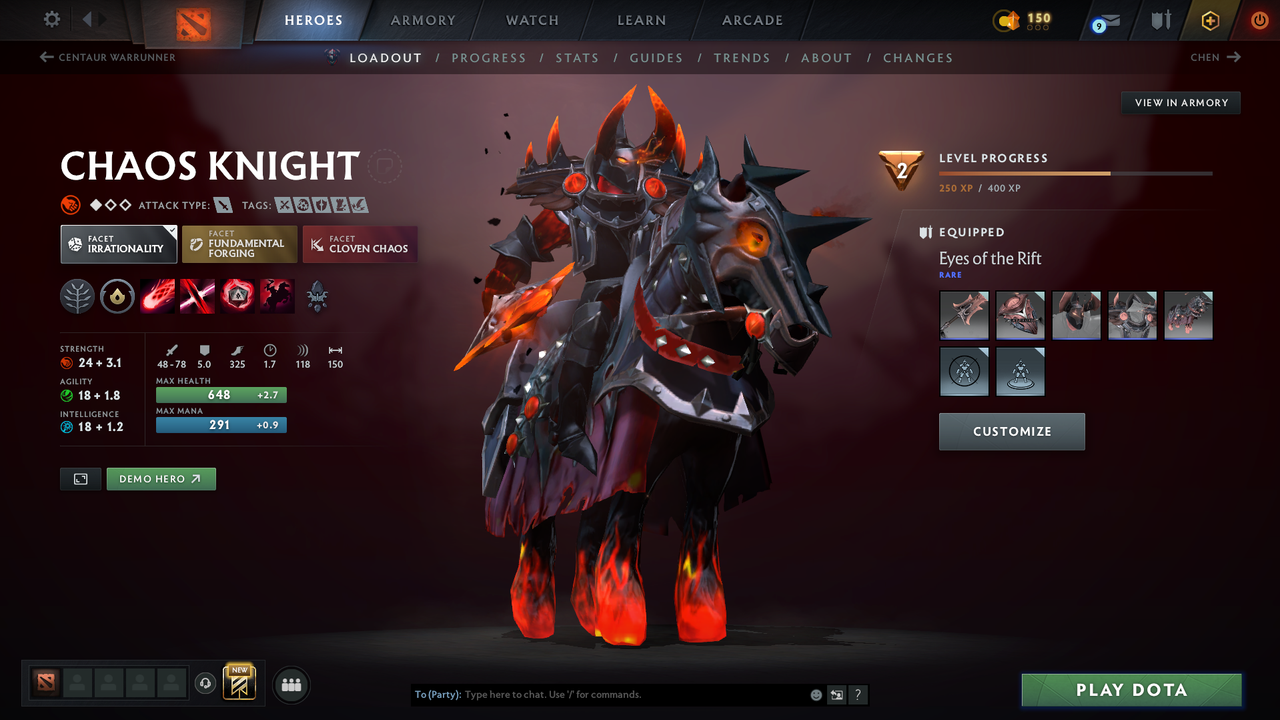The height and width of the screenshot is (720, 1280).
Task: Click the emoticon icon in the chat bar
Action: coord(815,694)
